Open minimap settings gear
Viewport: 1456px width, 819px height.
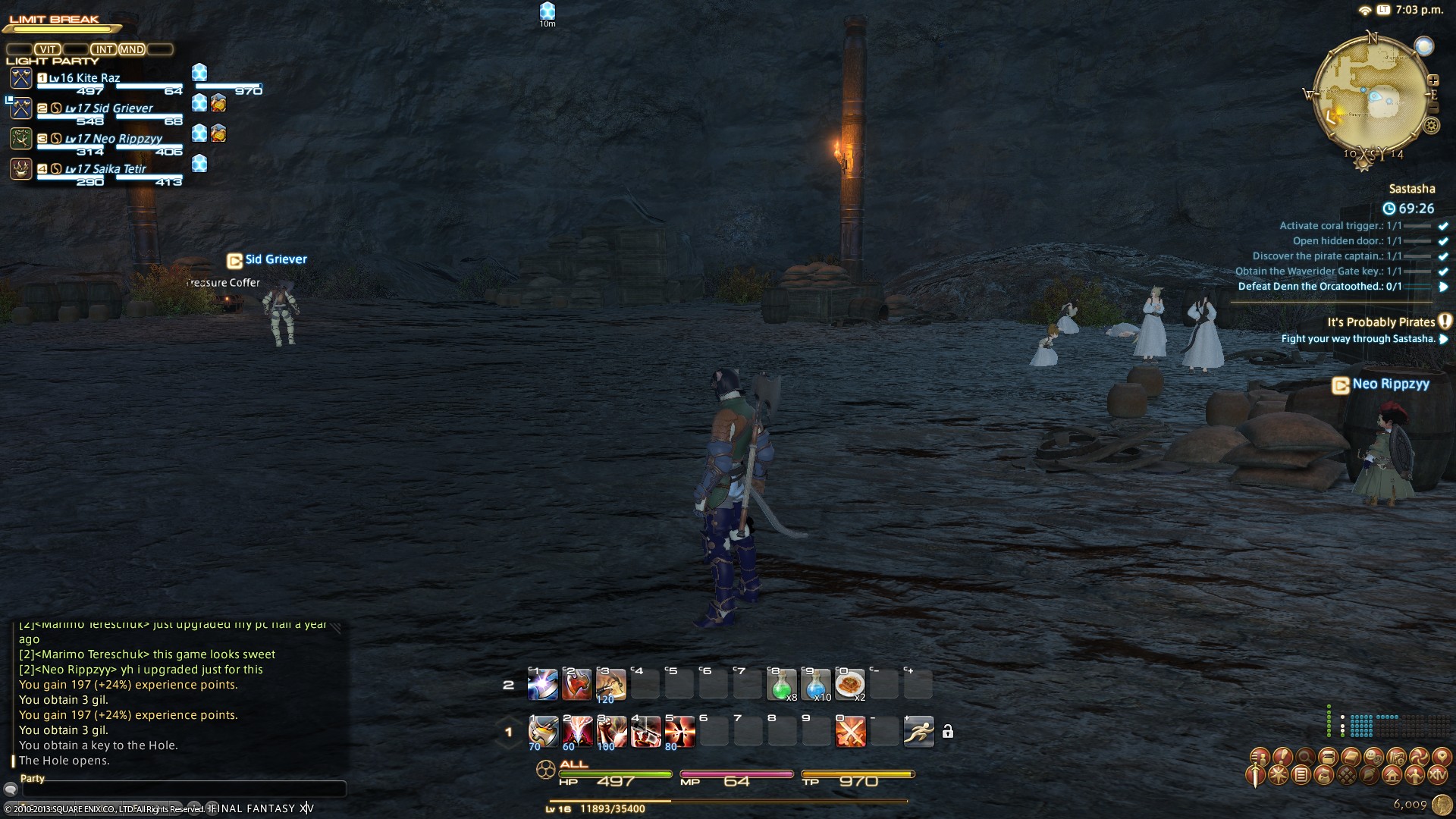tap(1431, 126)
